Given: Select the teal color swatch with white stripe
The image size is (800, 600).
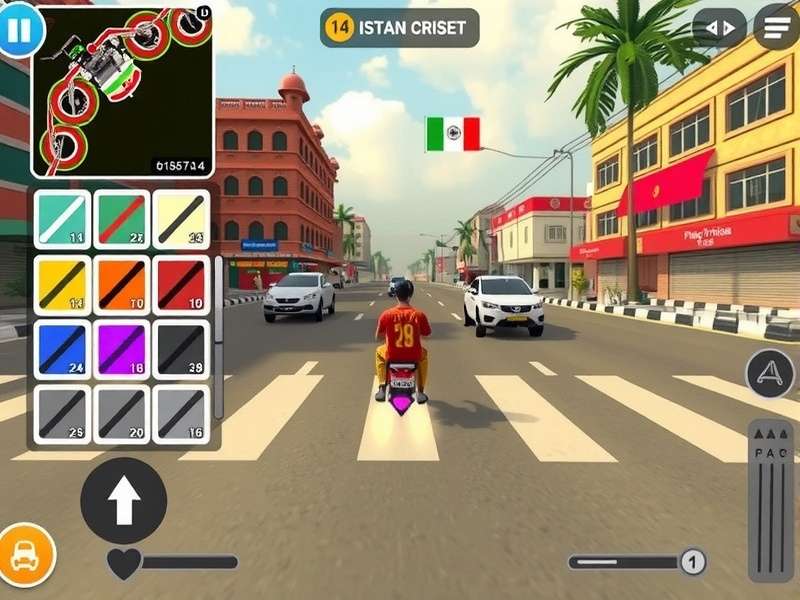Looking at the screenshot, I should (62, 220).
